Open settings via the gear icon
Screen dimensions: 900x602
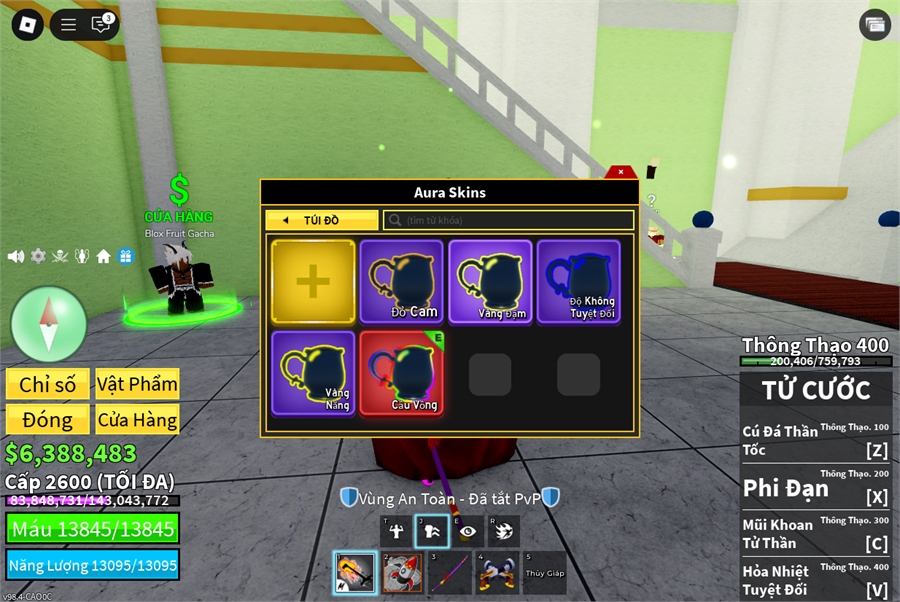click(x=38, y=256)
